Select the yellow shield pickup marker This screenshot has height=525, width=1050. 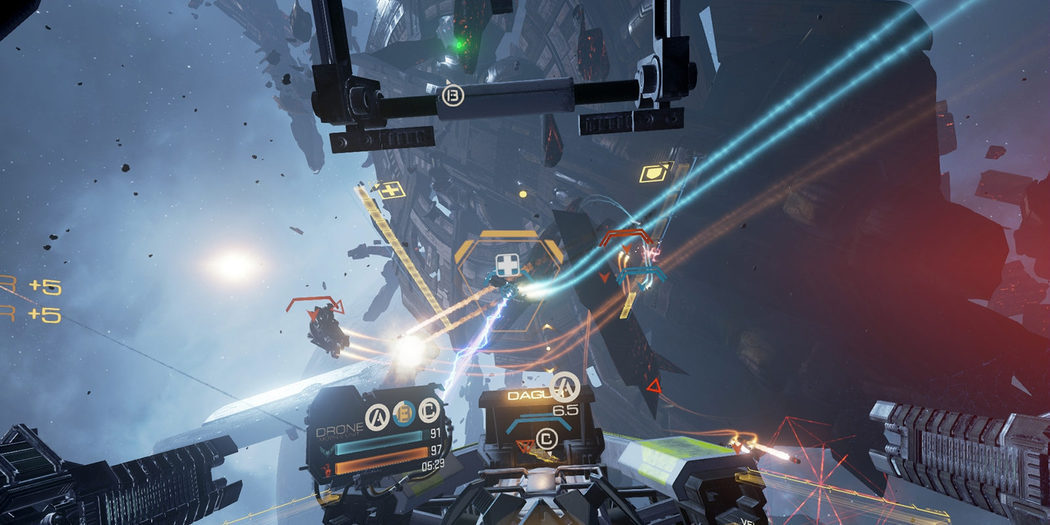pos(655,172)
